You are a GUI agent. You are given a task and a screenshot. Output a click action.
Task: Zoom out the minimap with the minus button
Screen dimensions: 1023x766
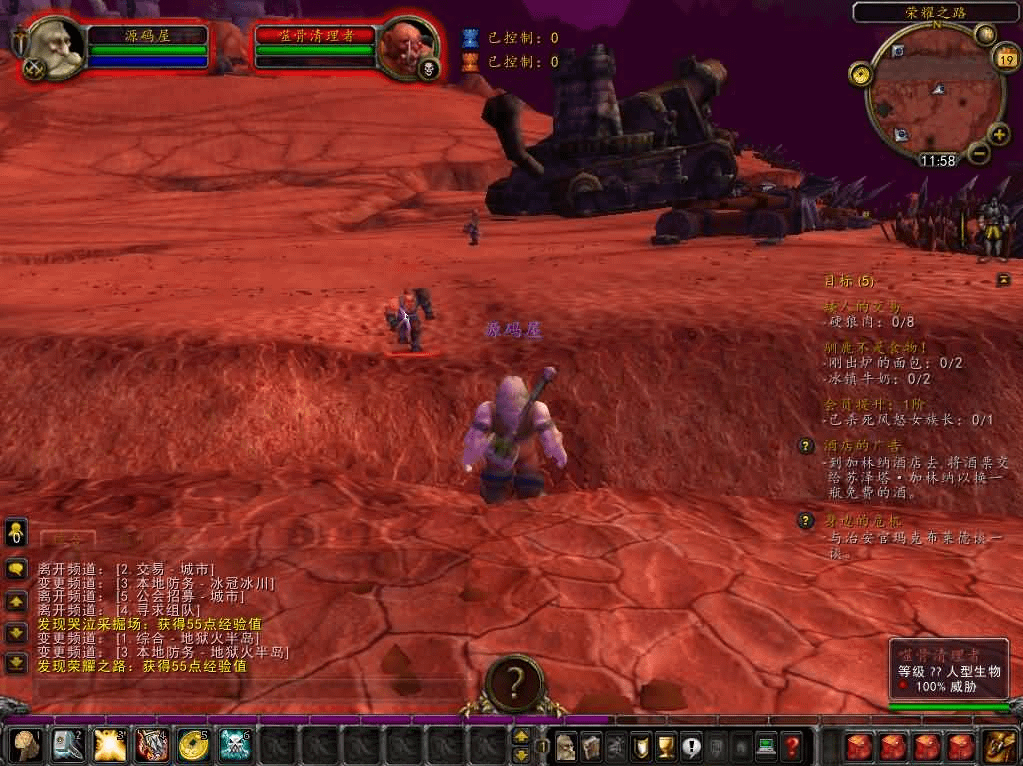pos(979,154)
